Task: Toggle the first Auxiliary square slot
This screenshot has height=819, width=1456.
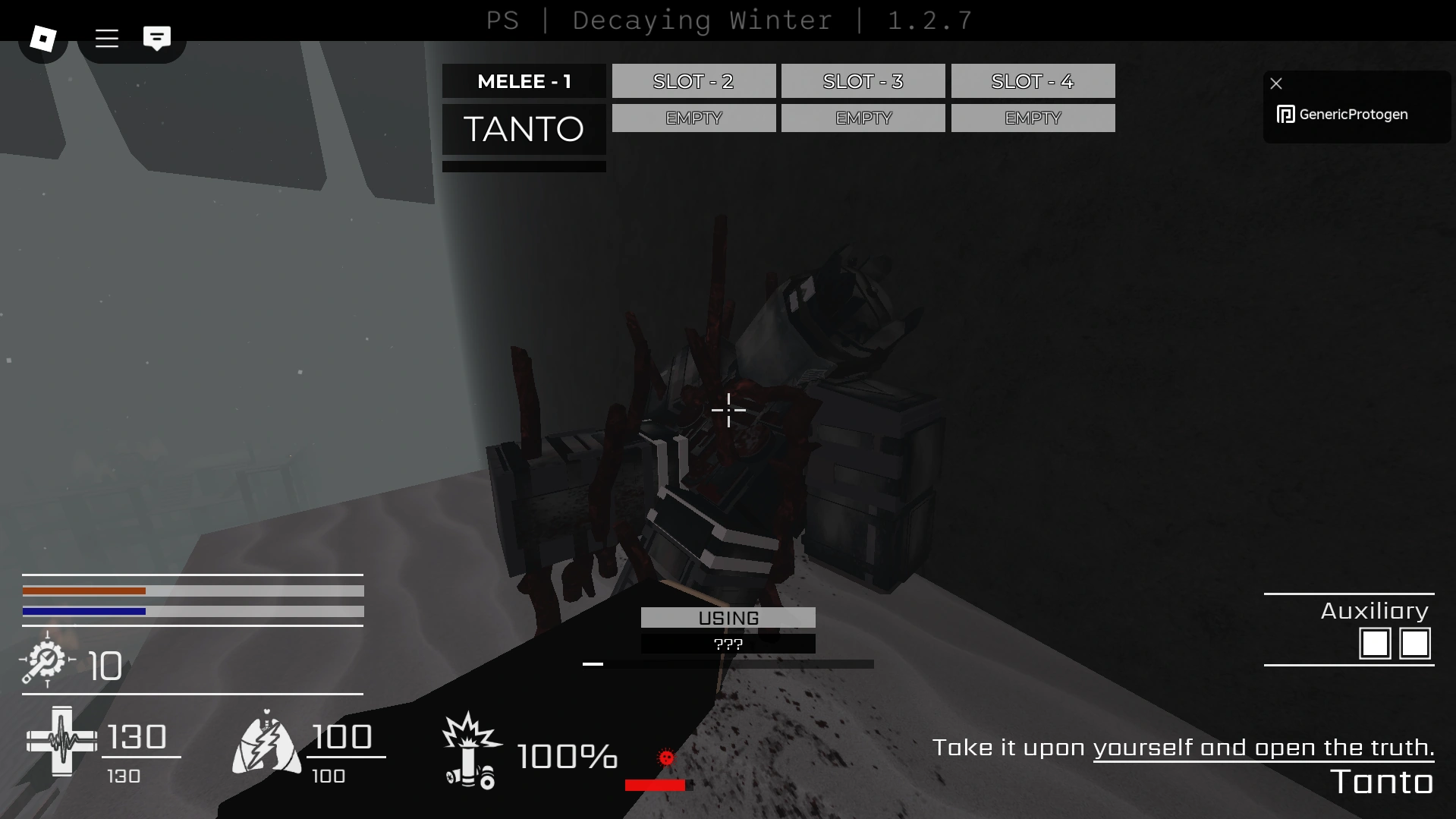Action: tap(1376, 644)
